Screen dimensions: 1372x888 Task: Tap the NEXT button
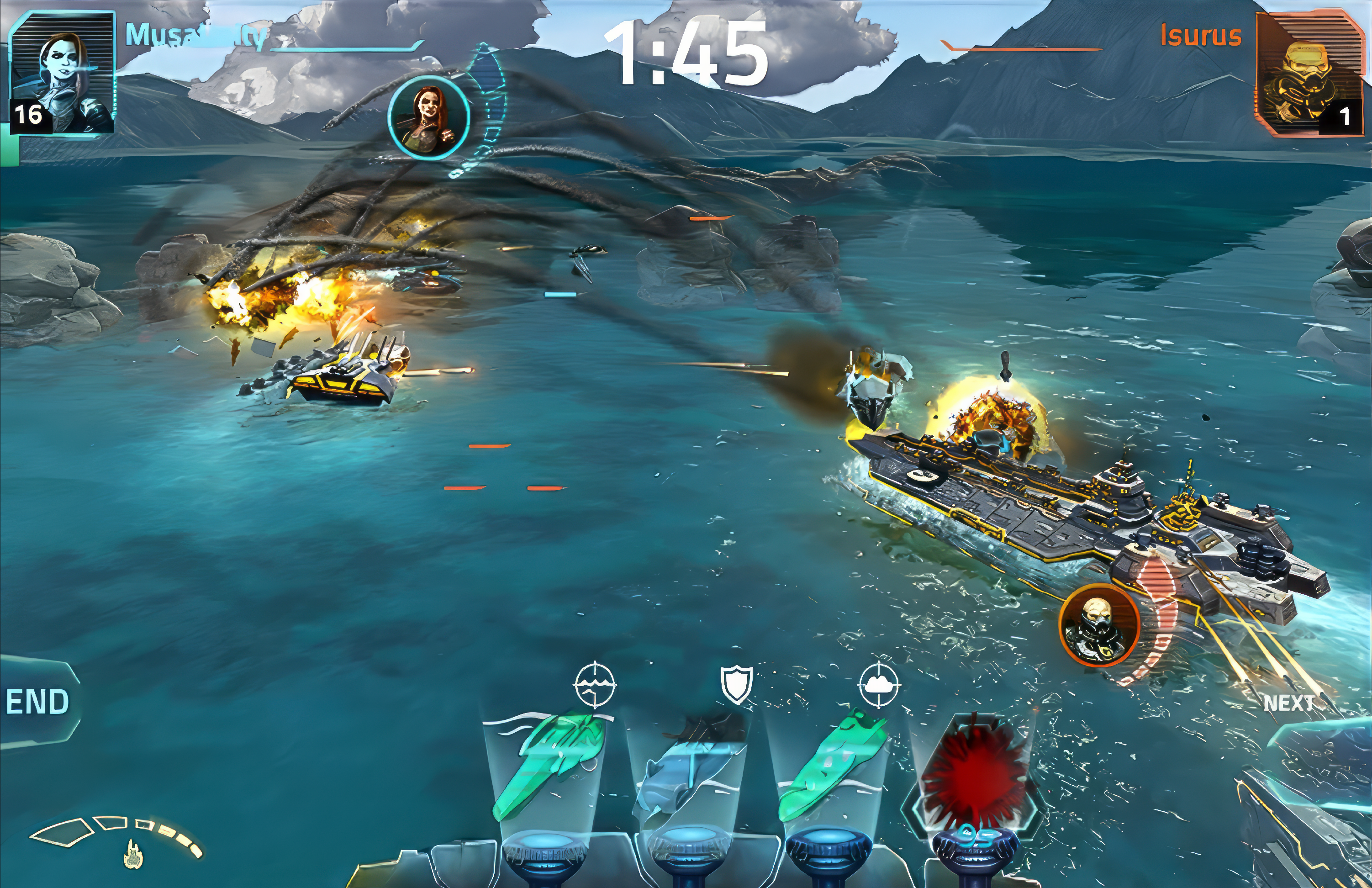(x=1290, y=703)
